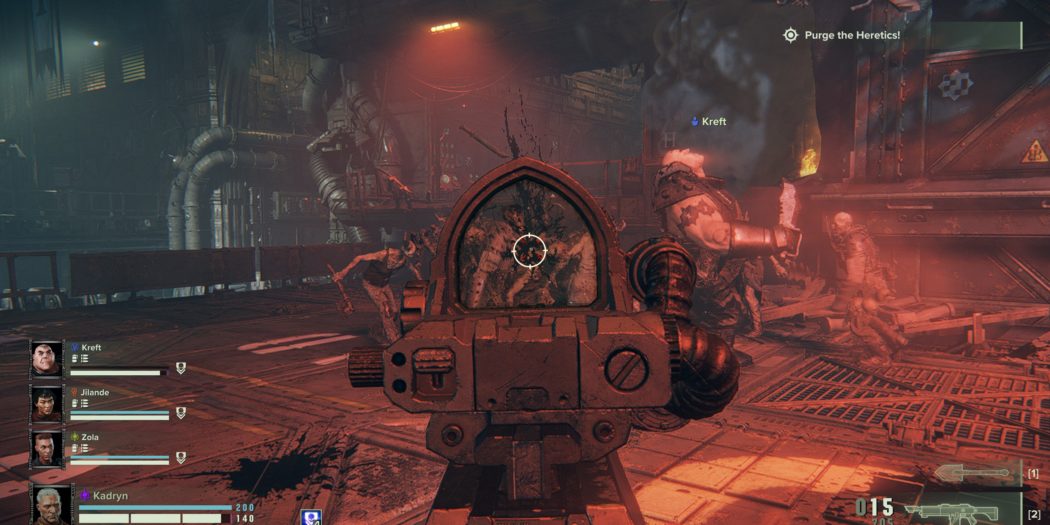Click the Kreft nameplate marker above ally
This screenshot has width=1050, height=525.
[708, 122]
